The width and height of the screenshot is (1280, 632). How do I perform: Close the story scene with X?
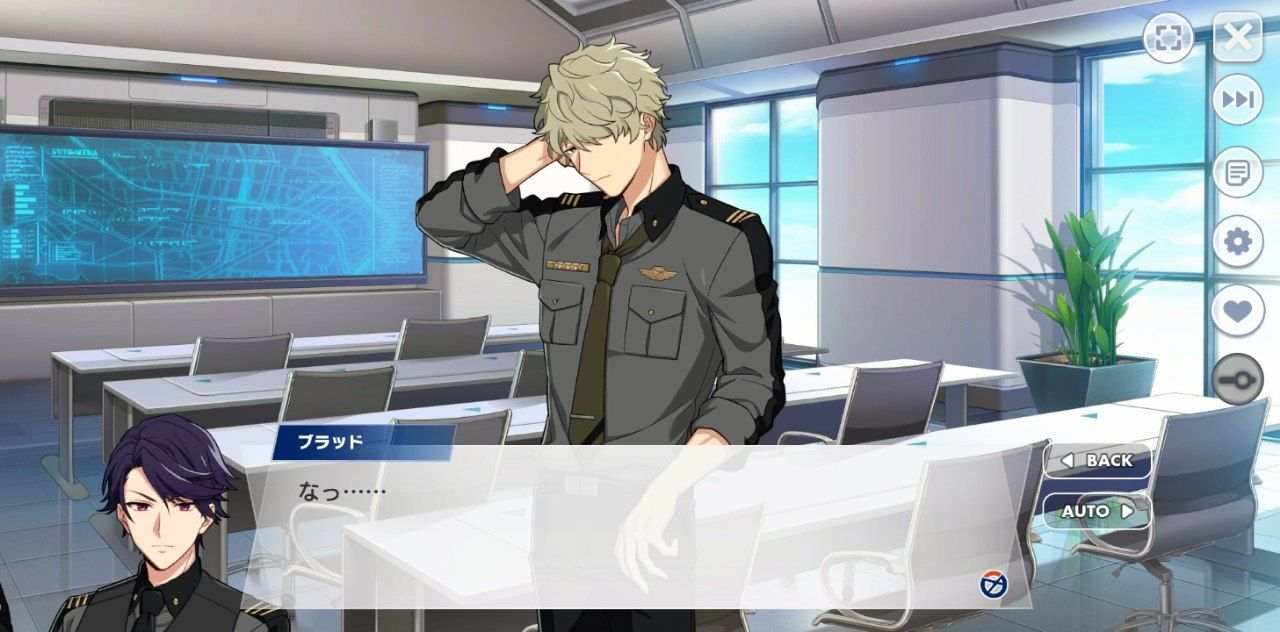pyautogui.click(x=1238, y=38)
